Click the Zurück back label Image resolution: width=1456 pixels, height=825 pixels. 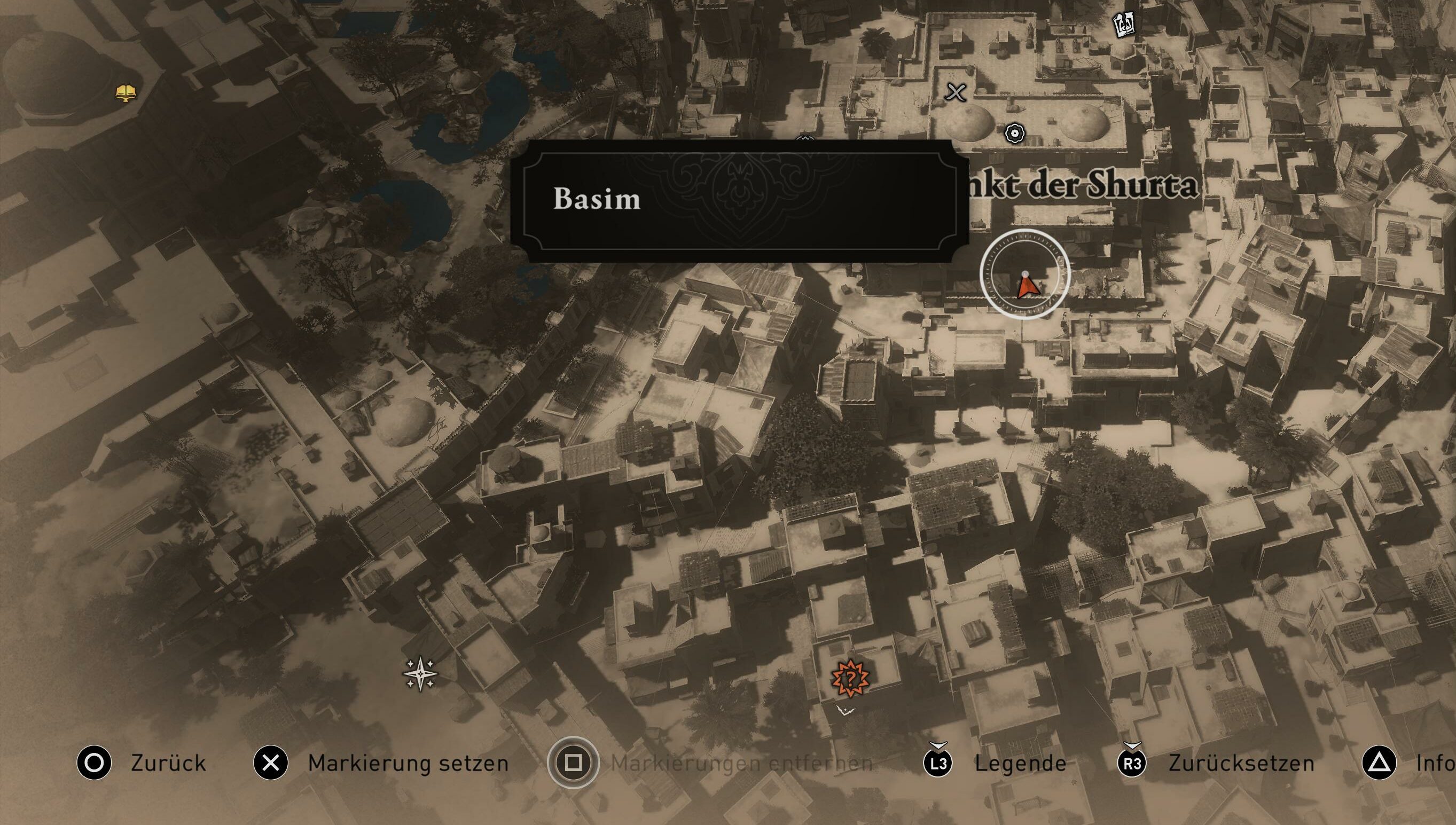tap(168, 763)
